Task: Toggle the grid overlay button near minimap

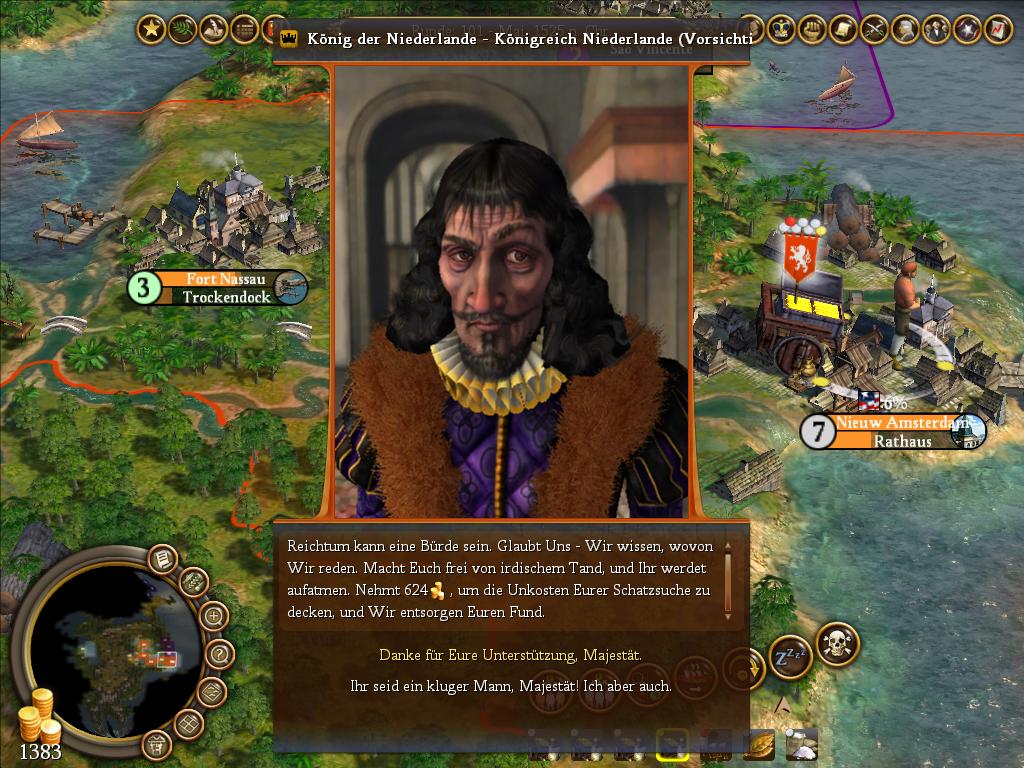Action: [188, 723]
